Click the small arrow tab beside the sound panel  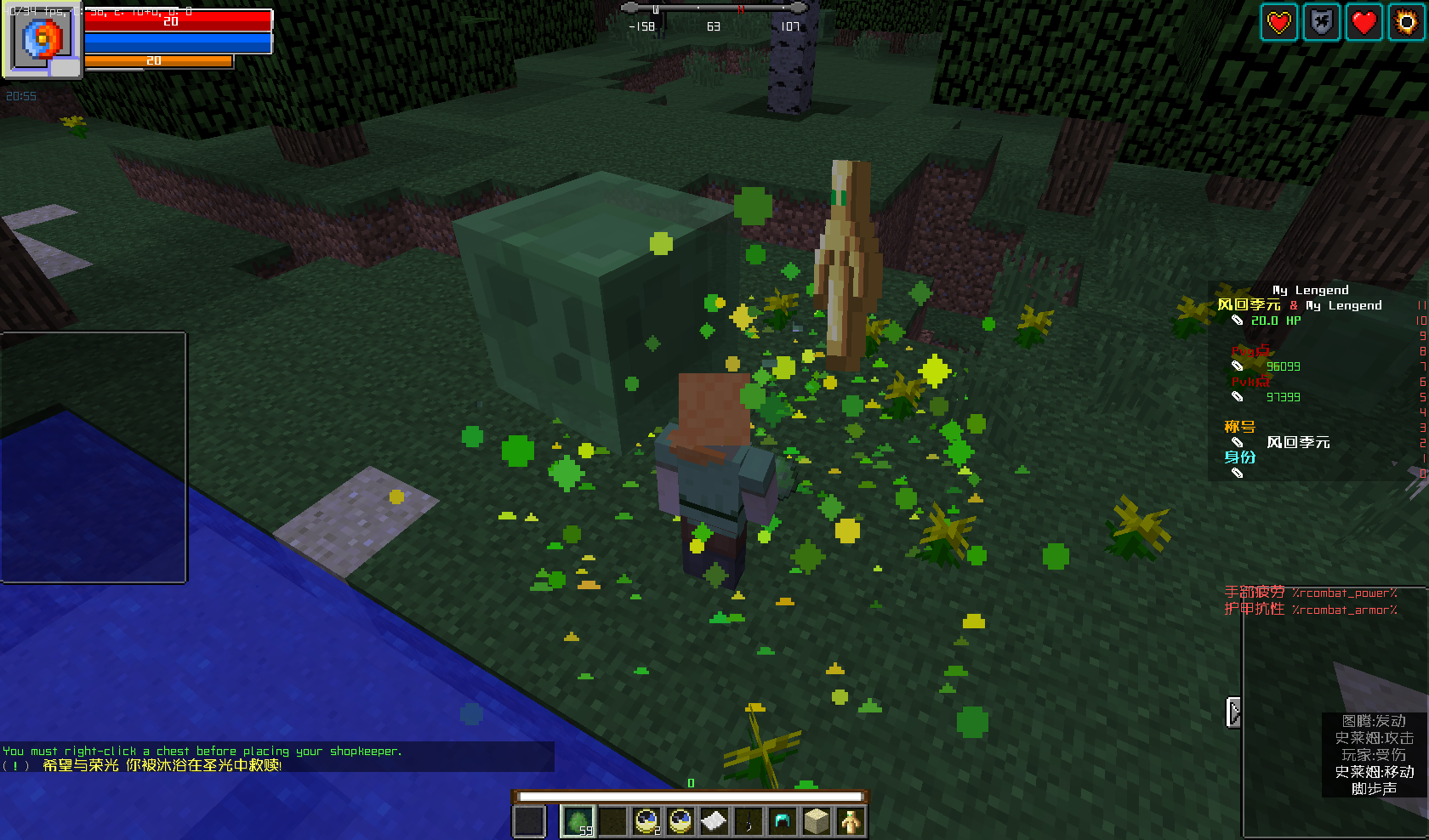[x=1233, y=712]
